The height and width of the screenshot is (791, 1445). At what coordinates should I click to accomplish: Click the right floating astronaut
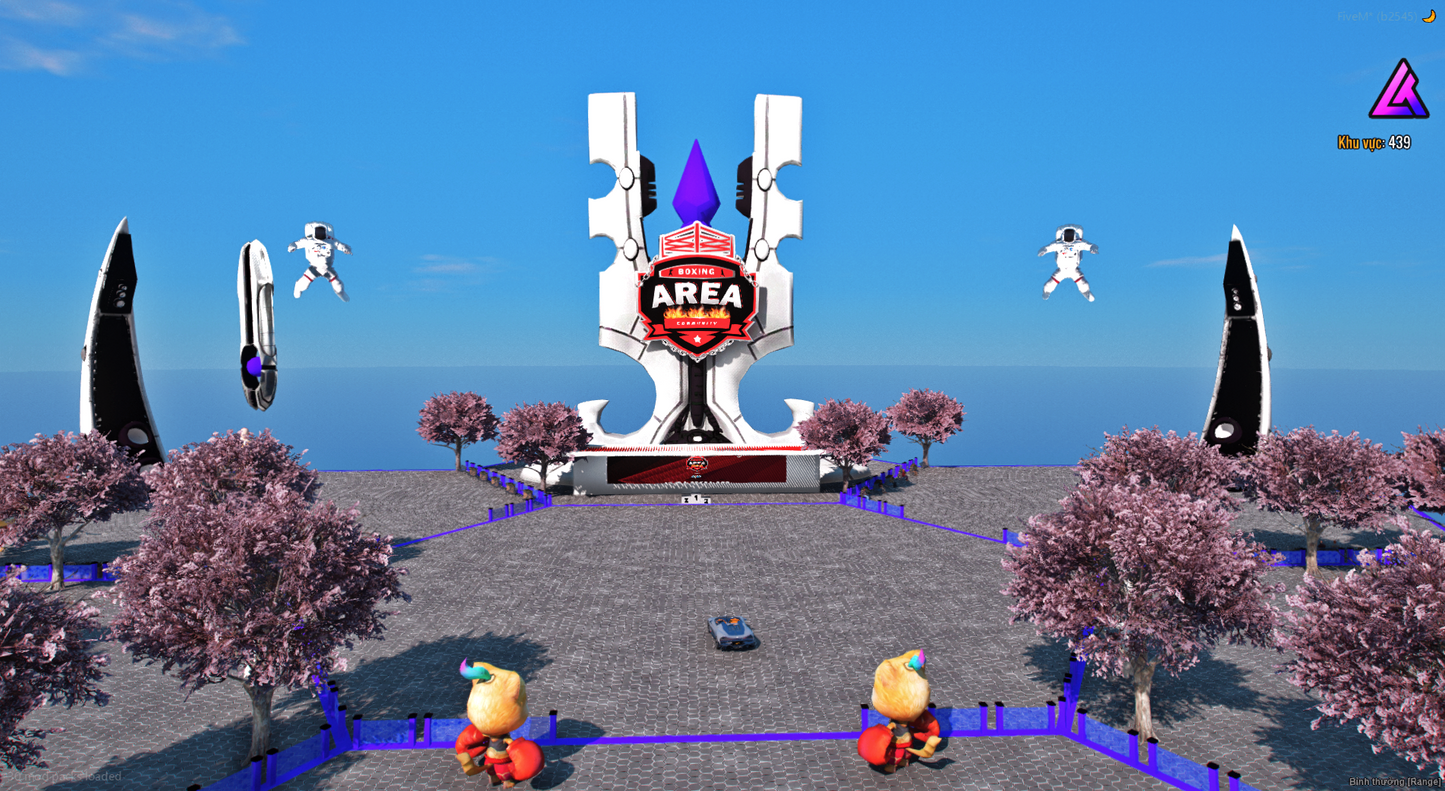(1069, 252)
